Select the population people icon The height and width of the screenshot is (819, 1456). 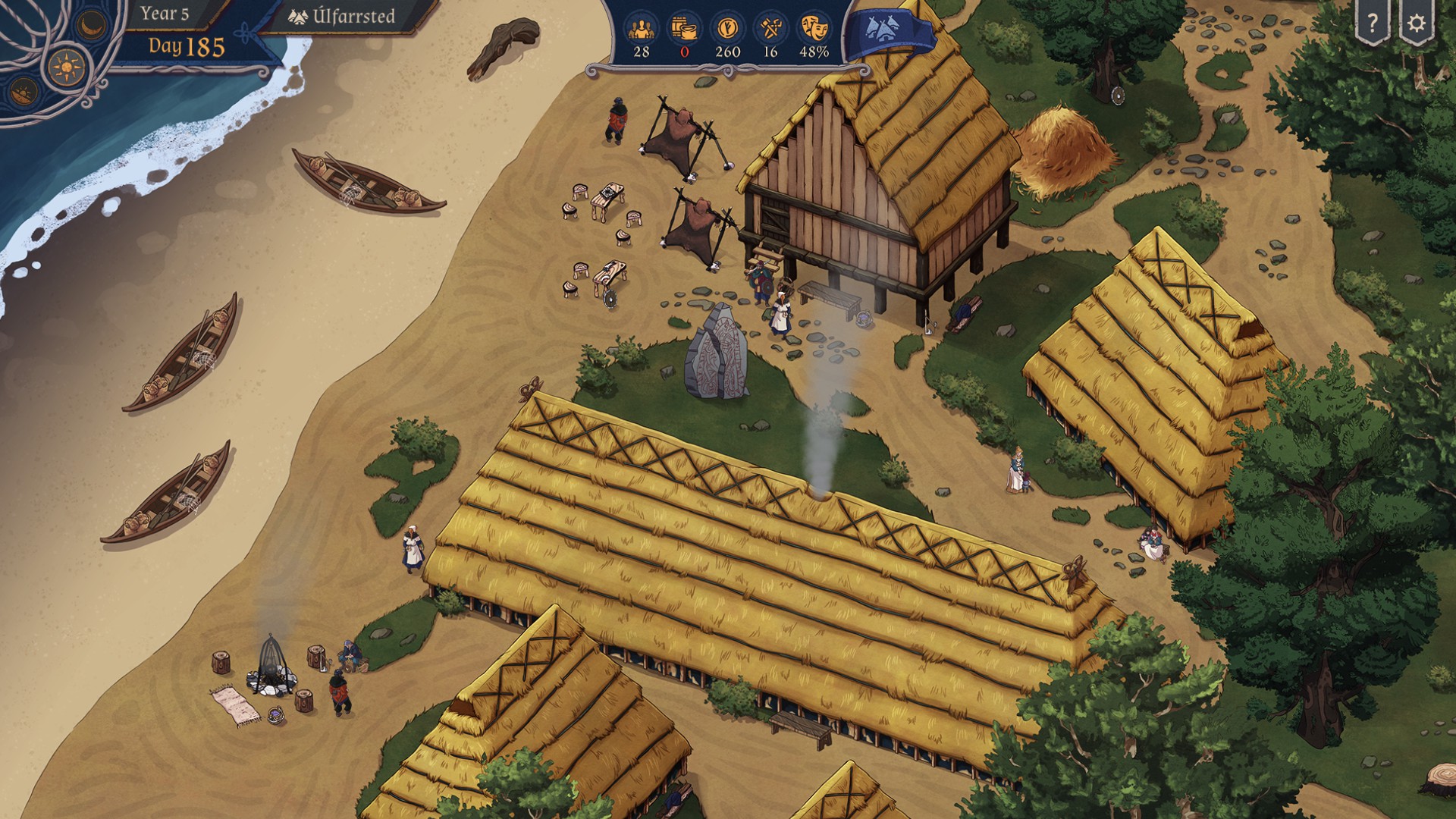point(641,29)
